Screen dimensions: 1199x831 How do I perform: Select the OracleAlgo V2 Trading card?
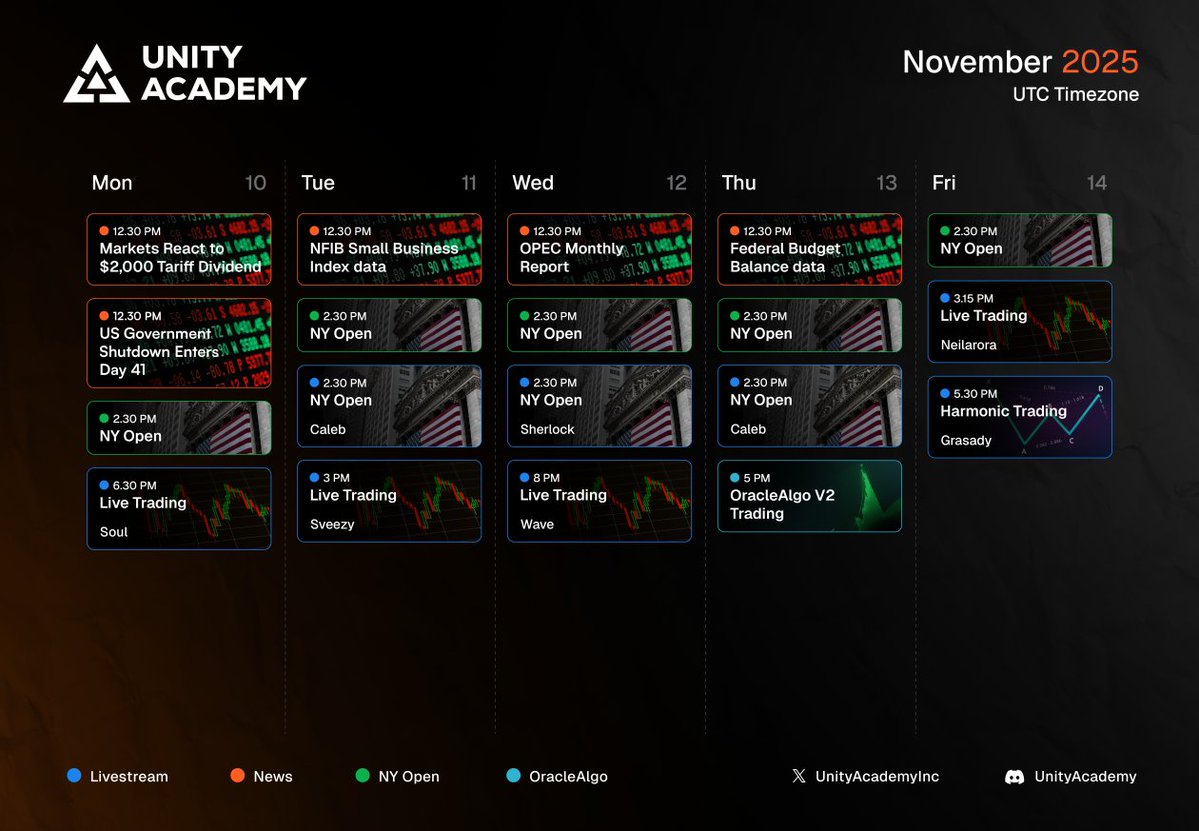tap(809, 496)
